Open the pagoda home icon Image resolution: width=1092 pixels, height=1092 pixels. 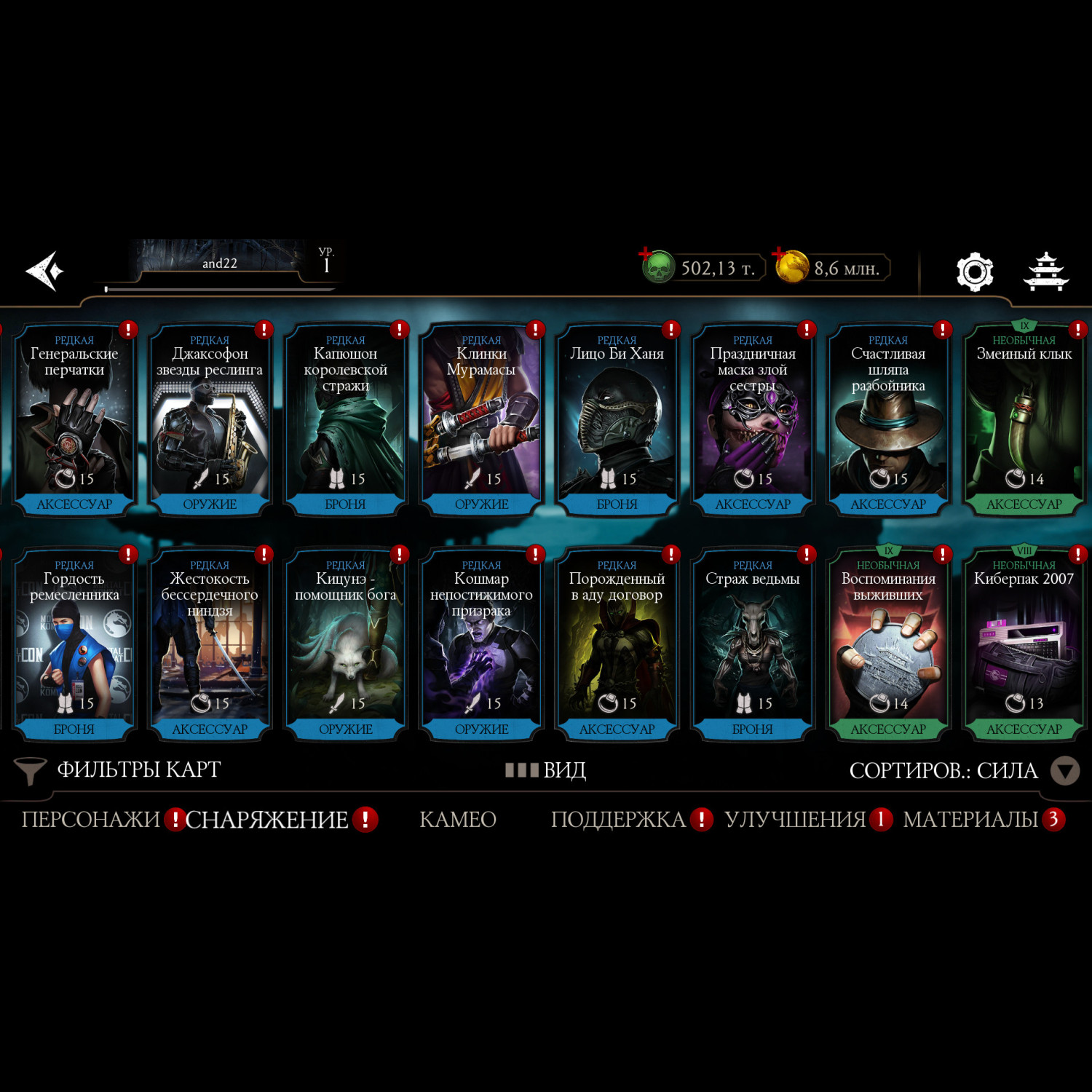coord(1045,272)
